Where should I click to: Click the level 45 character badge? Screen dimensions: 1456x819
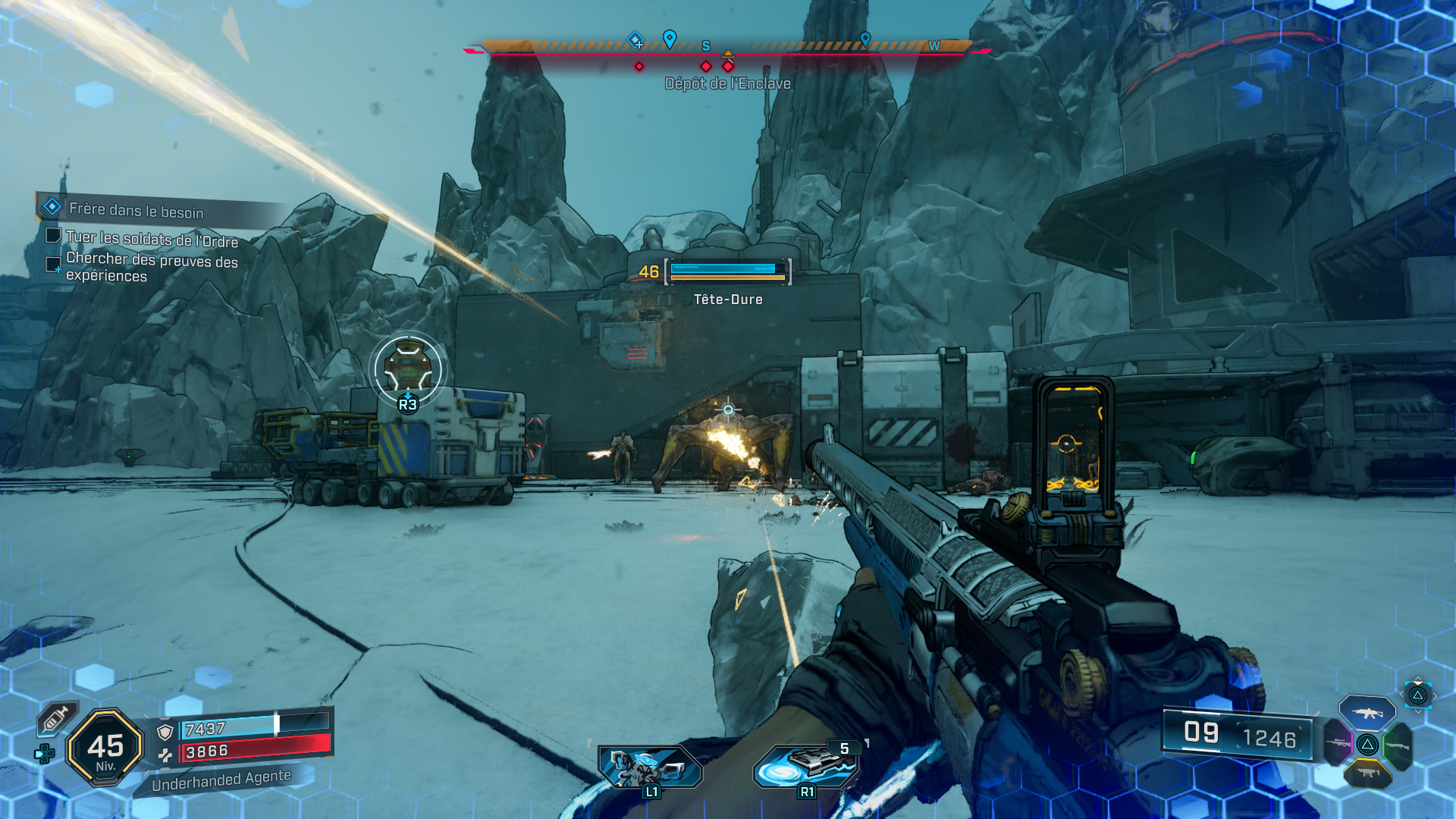[105, 748]
